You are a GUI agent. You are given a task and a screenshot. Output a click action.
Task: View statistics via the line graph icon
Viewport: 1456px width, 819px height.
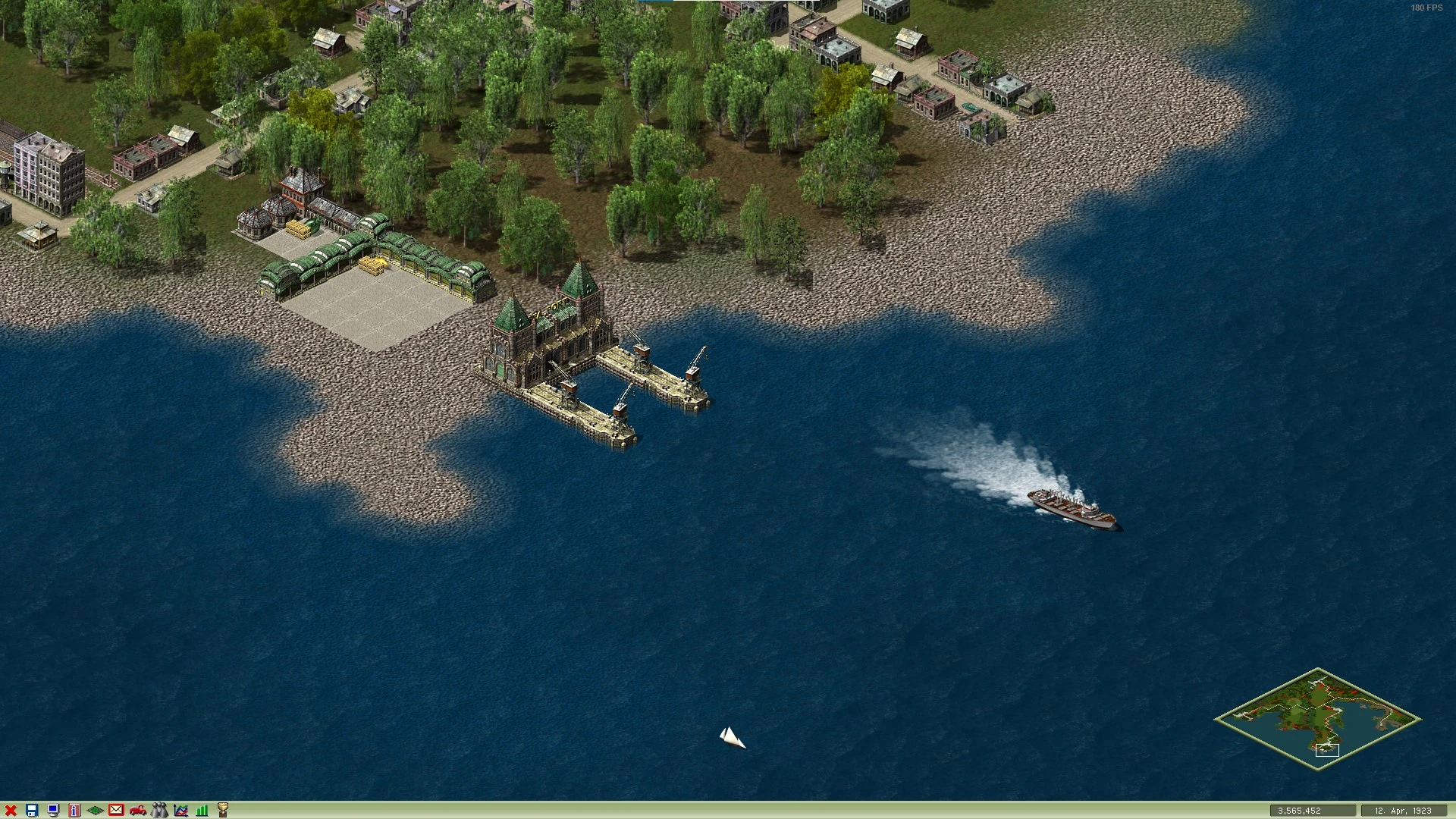tap(180, 810)
